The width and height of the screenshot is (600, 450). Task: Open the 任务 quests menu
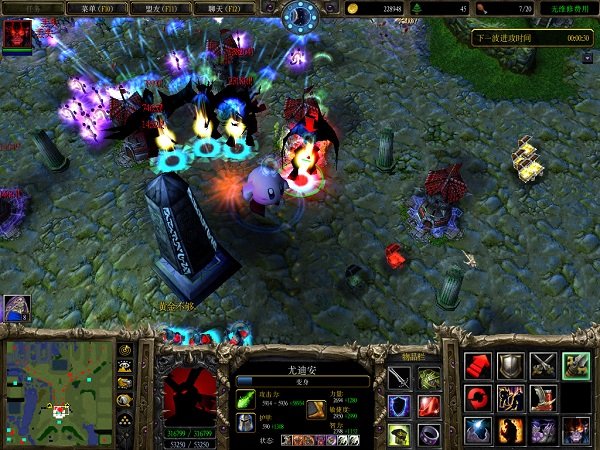coord(32,7)
